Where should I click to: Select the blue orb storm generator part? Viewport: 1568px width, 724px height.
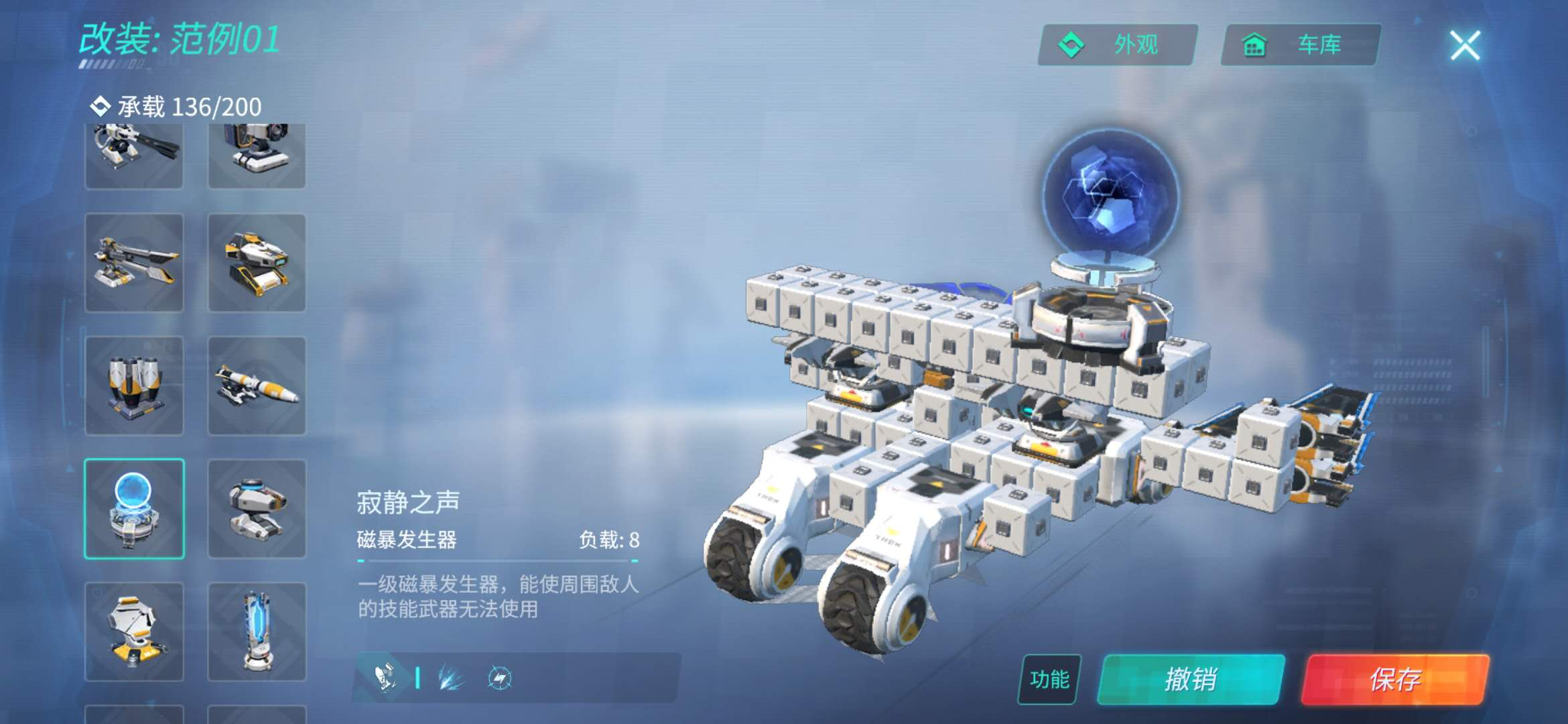(134, 509)
